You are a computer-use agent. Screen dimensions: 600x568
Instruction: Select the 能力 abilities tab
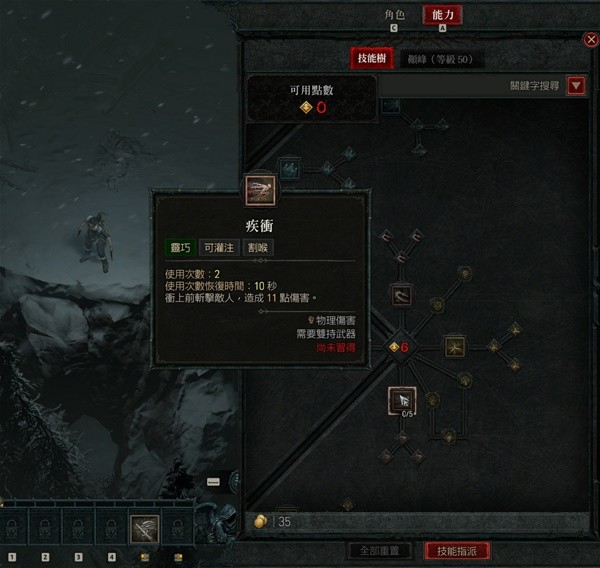tap(443, 15)
